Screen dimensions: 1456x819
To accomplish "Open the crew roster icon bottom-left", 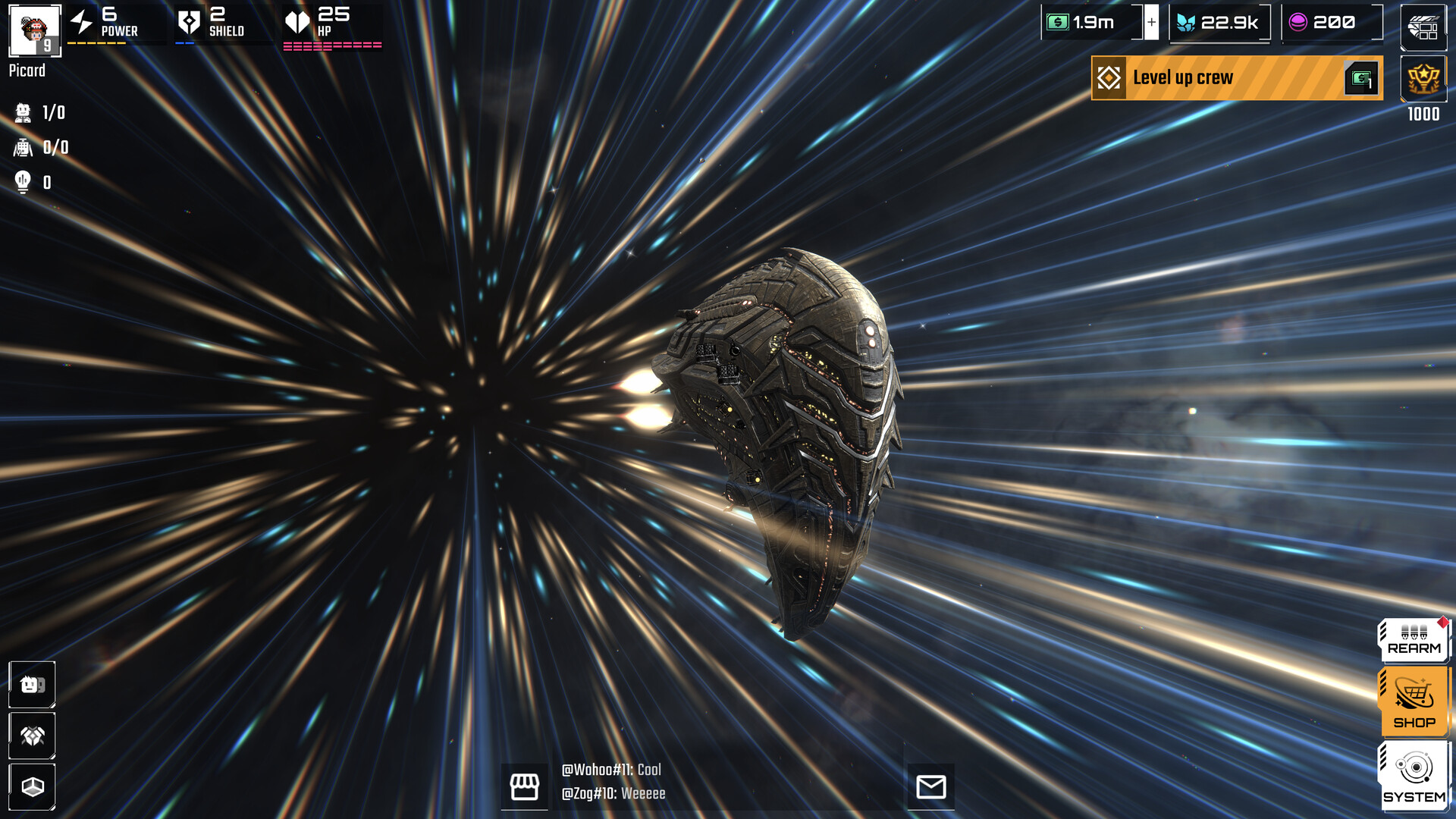I will [31, 684].
